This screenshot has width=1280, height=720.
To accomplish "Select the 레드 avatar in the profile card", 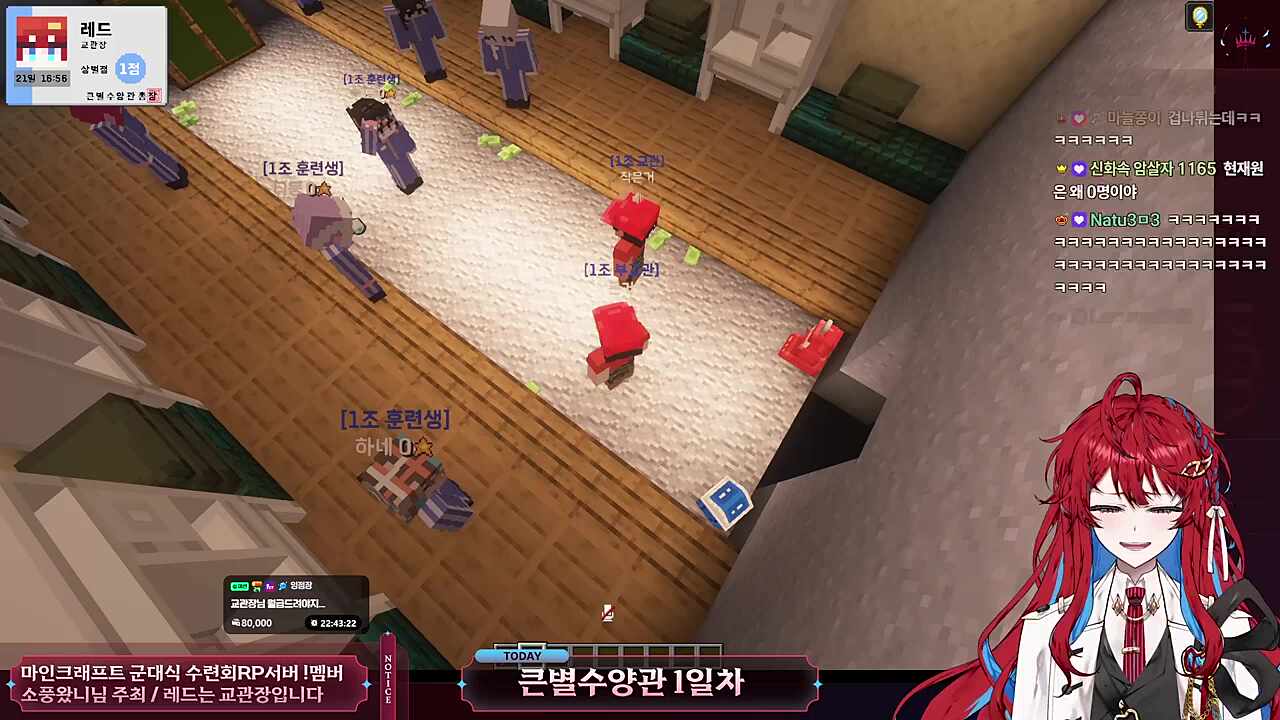I will [42, 40].
